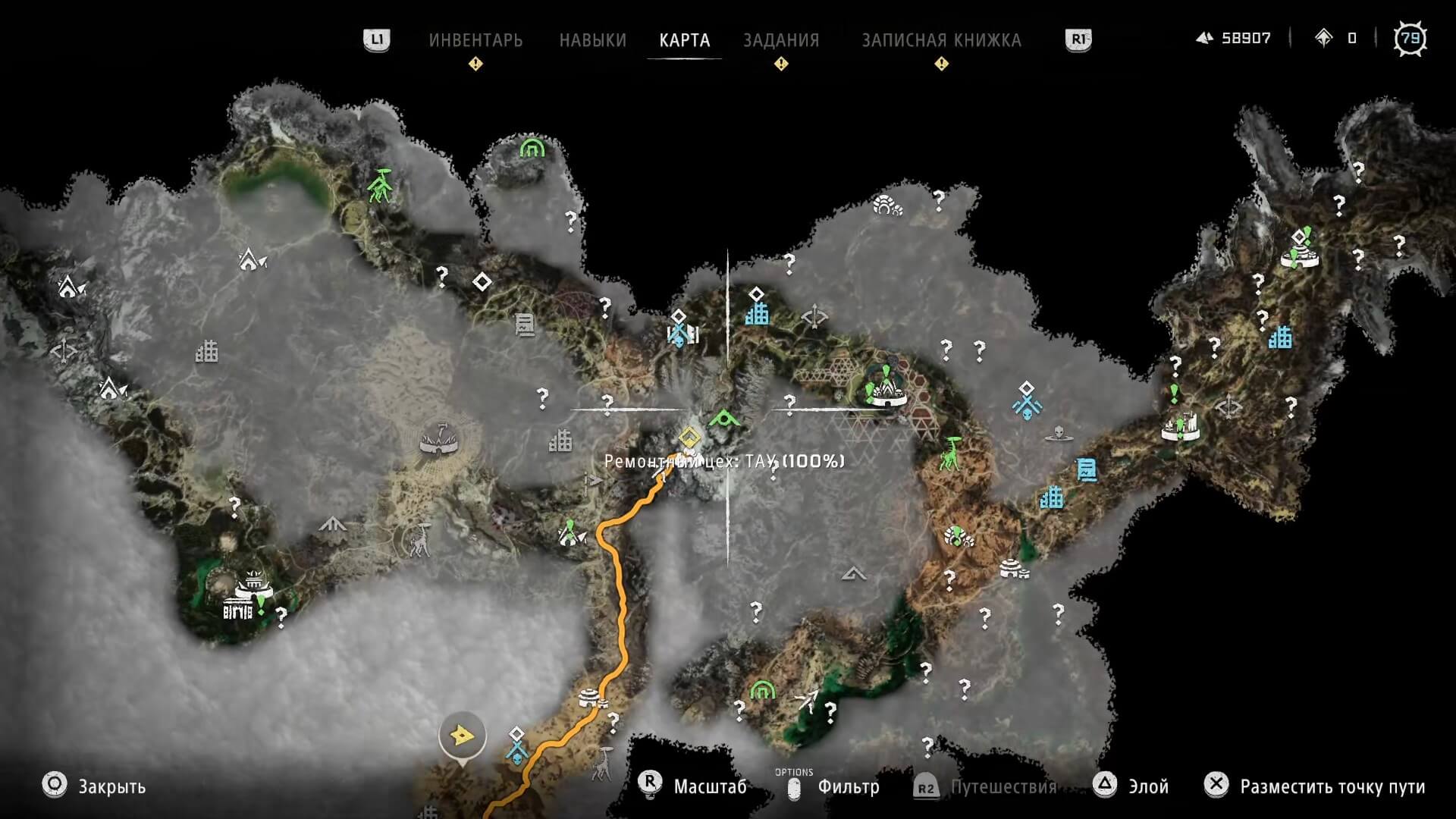
Task: Open the ЗАПИСНАЯ КНИЖКА tab
Action: 941,40
